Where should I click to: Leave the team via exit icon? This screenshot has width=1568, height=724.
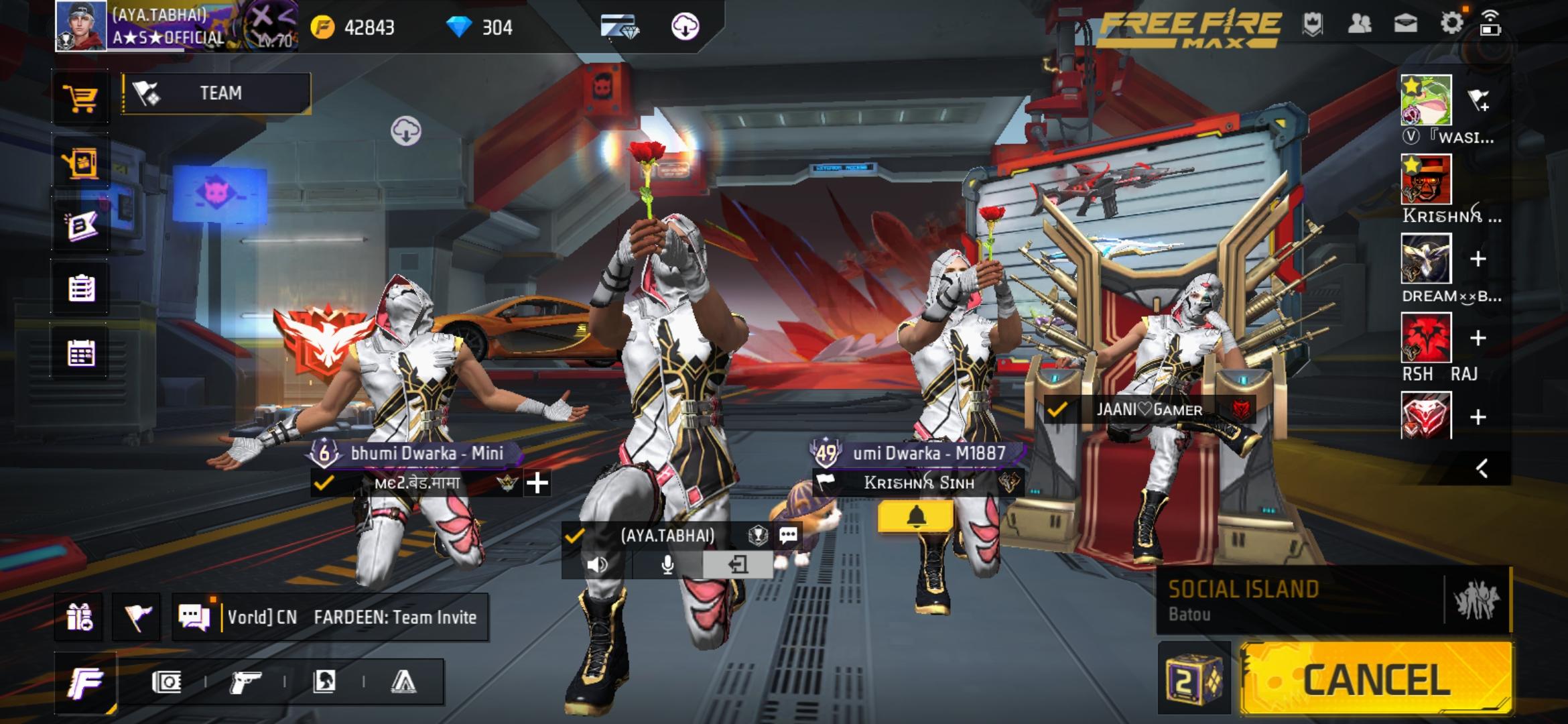click(737, 565)
